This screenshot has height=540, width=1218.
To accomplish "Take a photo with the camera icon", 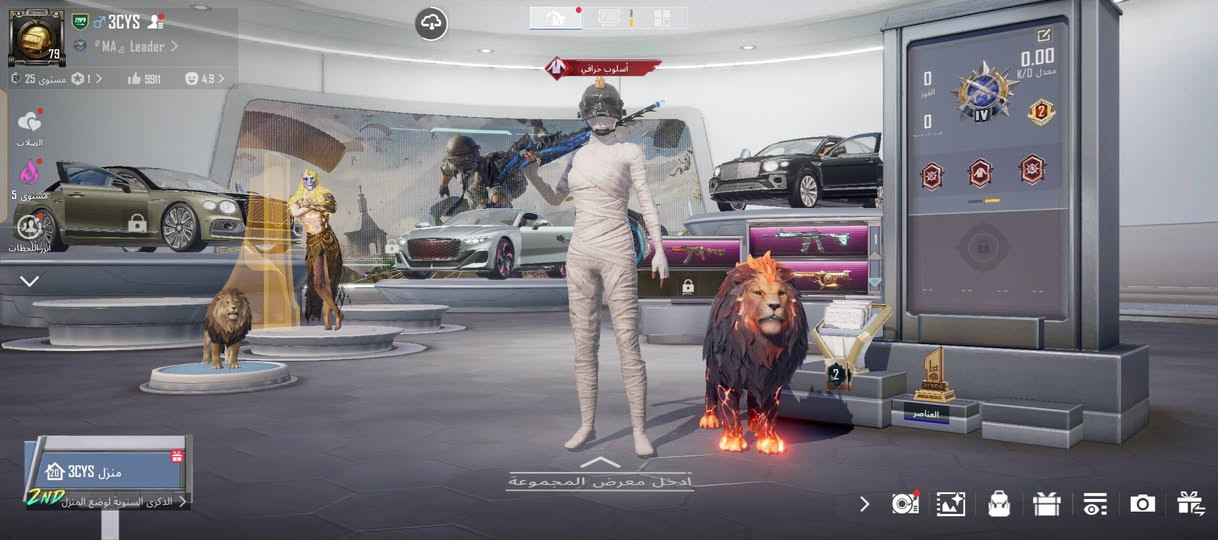I will click(x=1142, y=504).
